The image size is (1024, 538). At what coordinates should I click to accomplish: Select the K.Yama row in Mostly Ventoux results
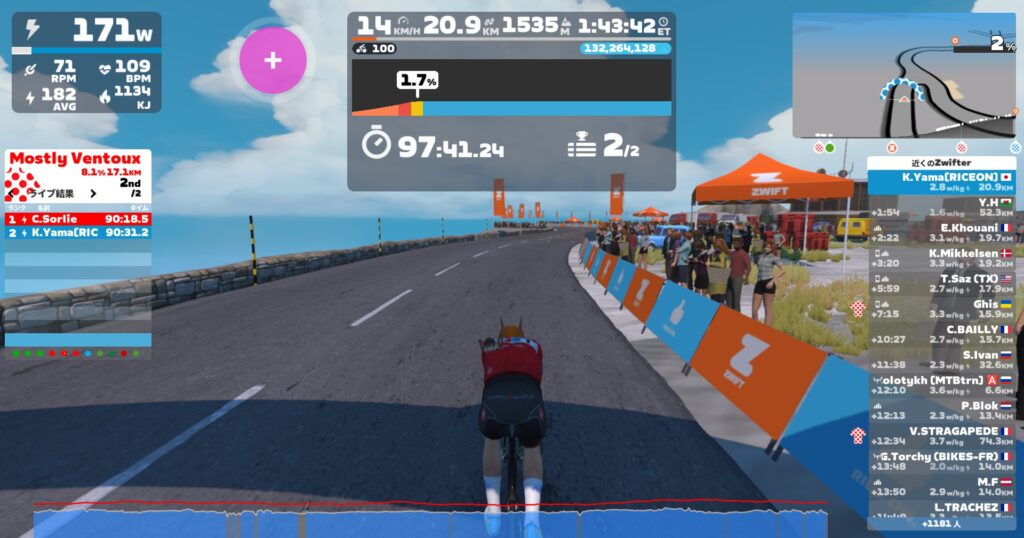point(78,232)
